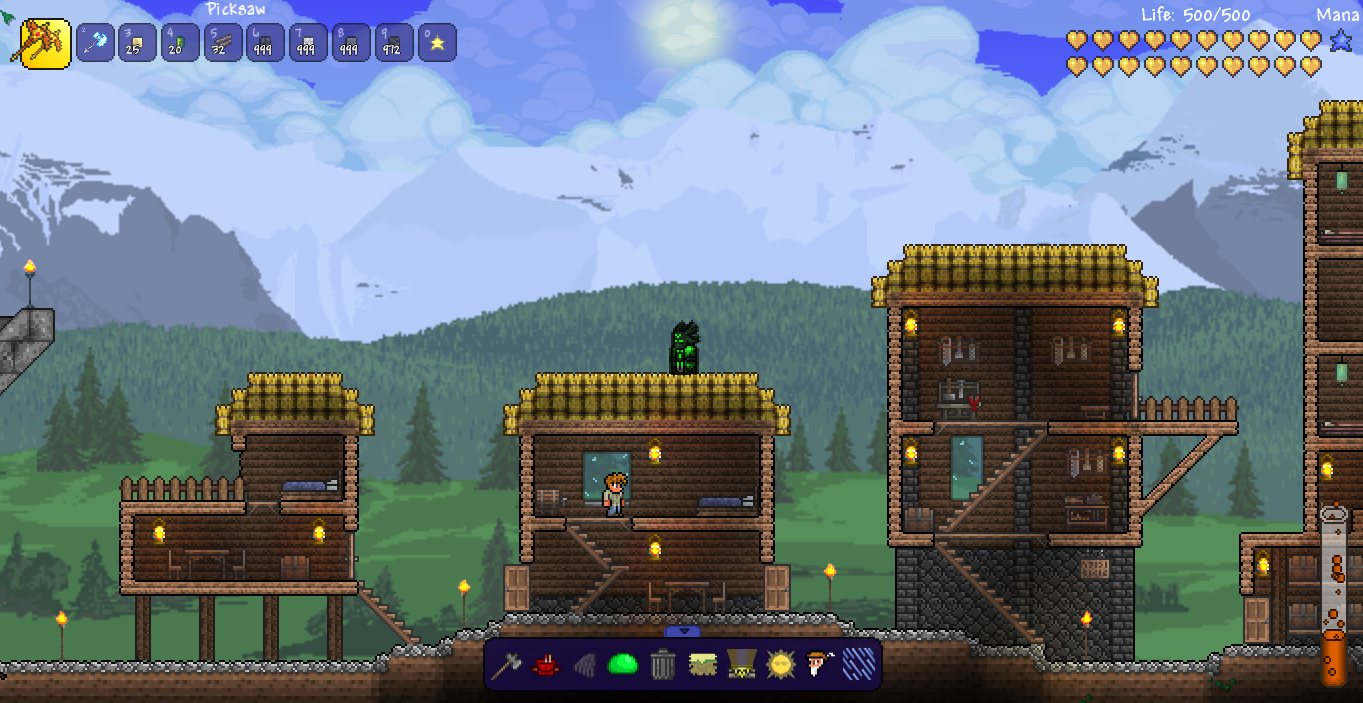1363x703 pixels.
Task: Select the light gray block stack in slot 7
Action: [308, 43]
